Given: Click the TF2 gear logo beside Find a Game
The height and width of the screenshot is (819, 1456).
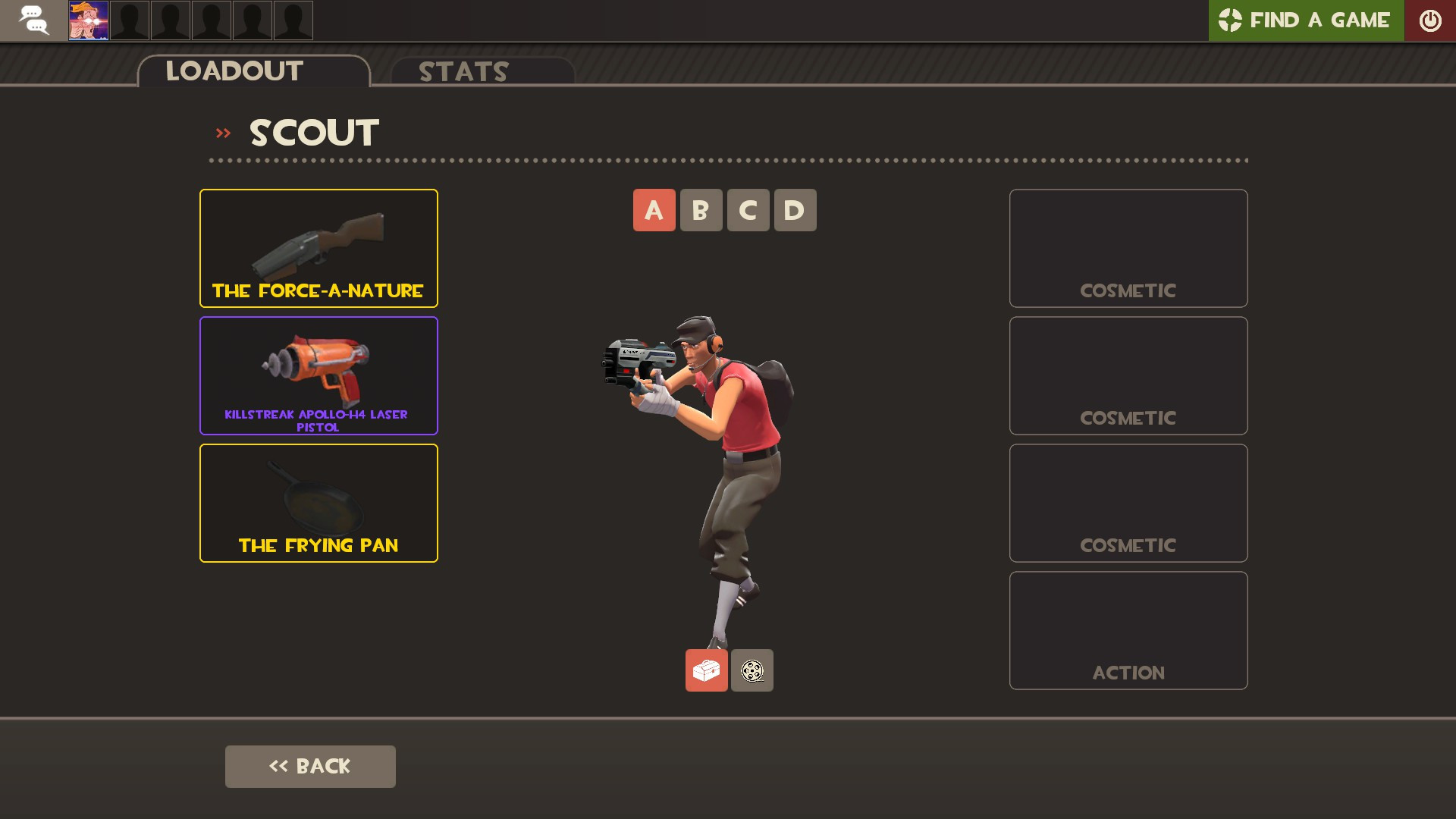Looking at the screenshot, I should [1230, 20].
